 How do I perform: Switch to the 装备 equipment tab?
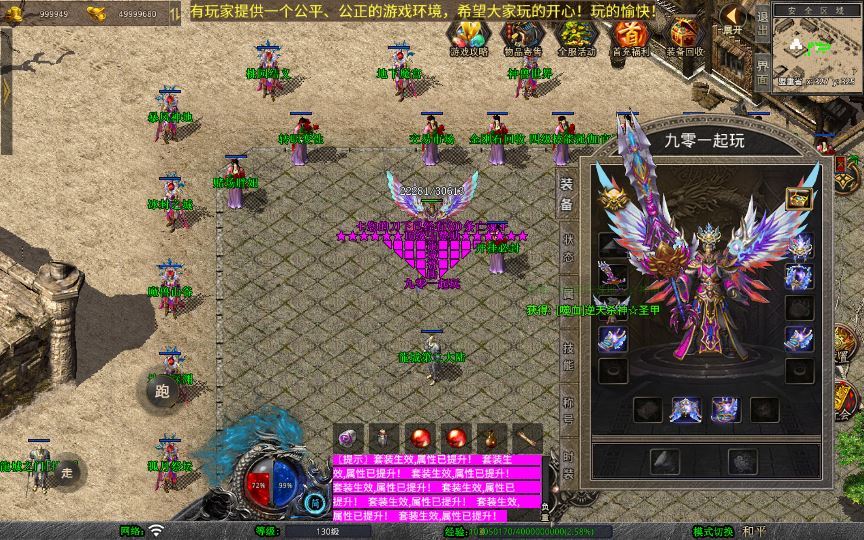click(x=566, y=194)
